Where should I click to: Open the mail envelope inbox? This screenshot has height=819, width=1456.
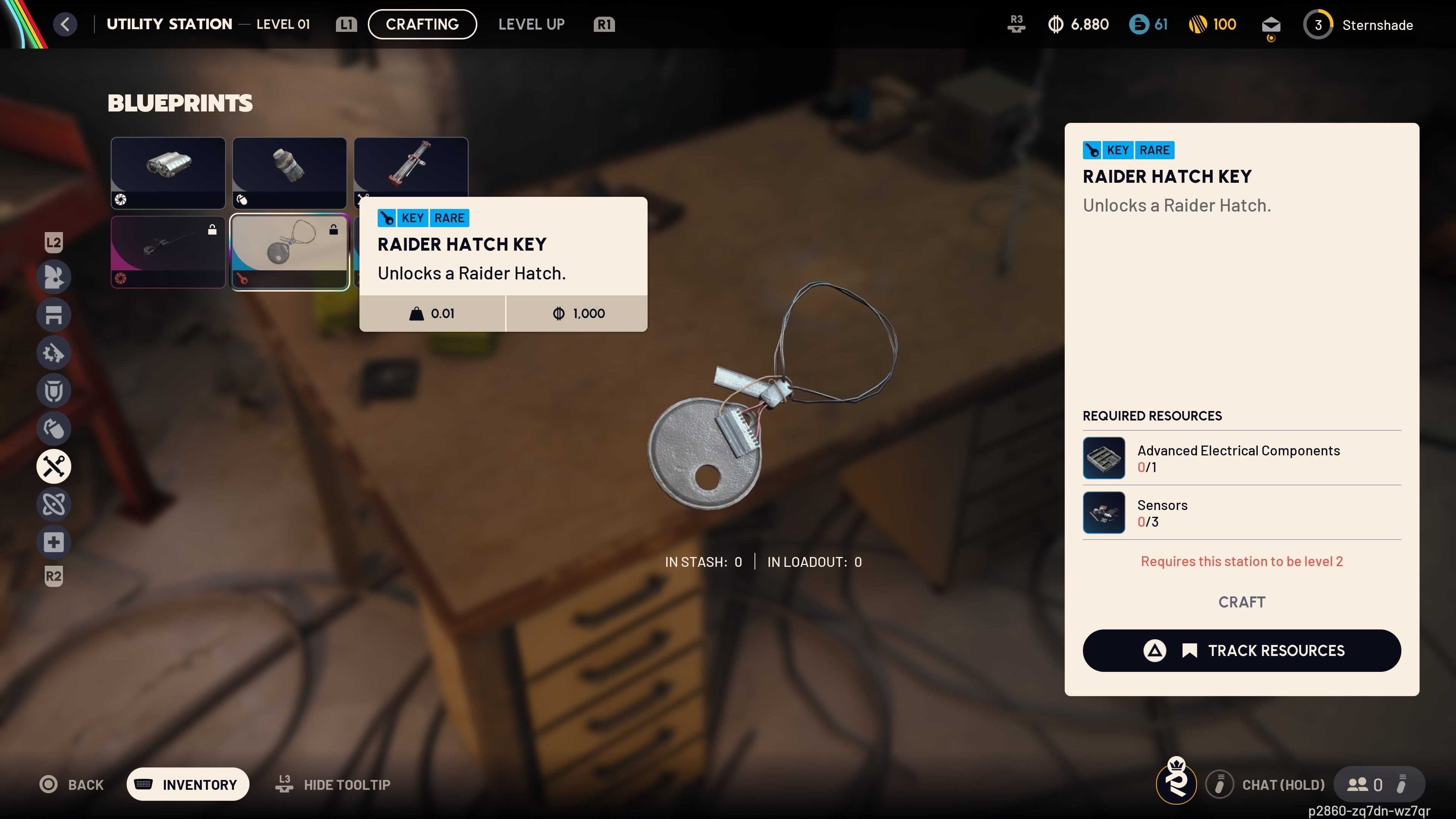coord(1271,25)
